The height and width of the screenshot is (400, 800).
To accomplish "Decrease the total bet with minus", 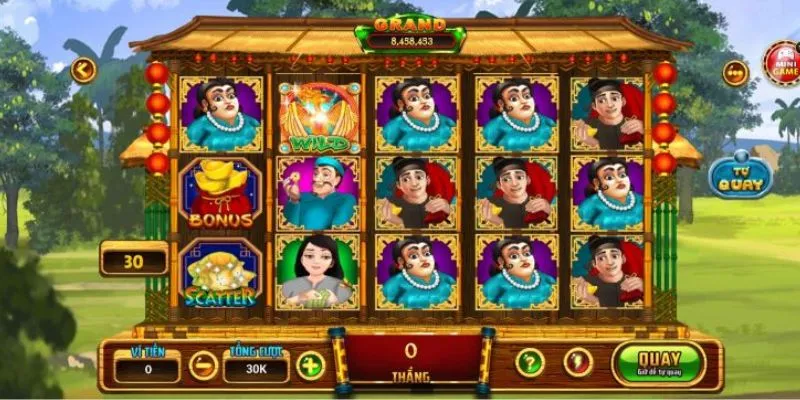I will click(x=203, y=366).
